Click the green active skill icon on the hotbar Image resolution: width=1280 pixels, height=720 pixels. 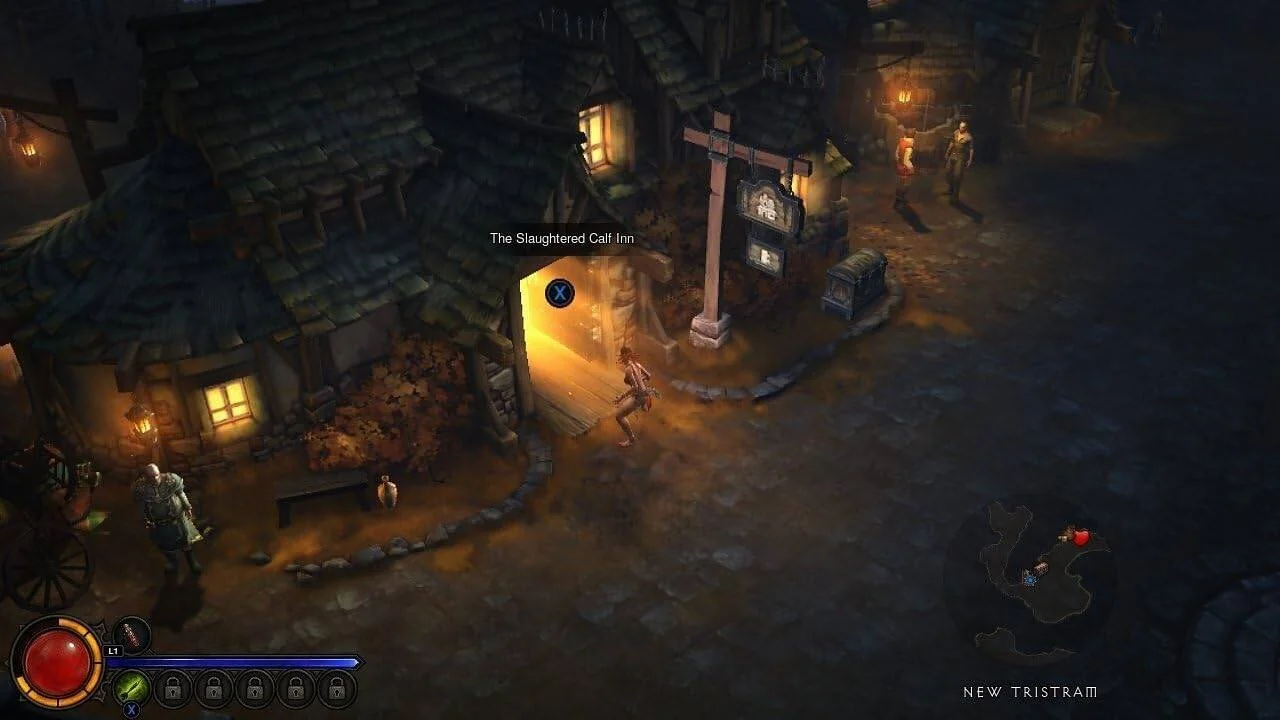pyautogui.click(x=130, y=688)
